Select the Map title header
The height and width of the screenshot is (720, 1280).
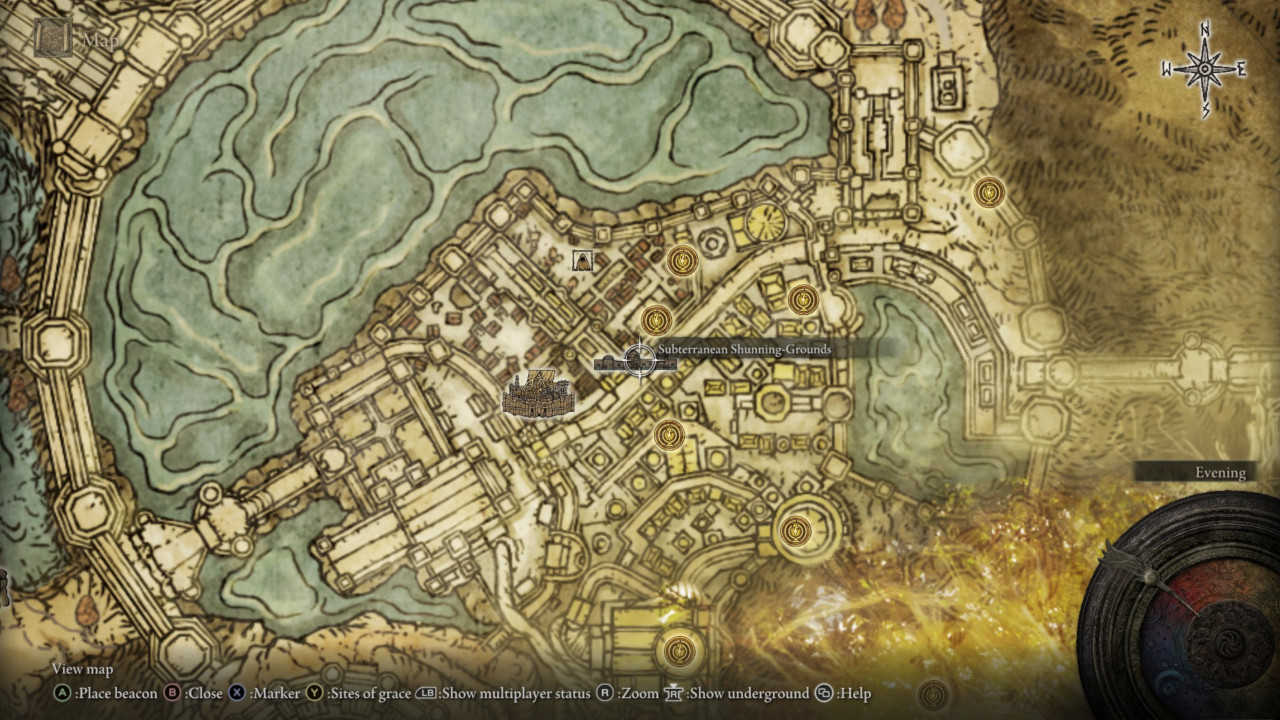(103, 42)
